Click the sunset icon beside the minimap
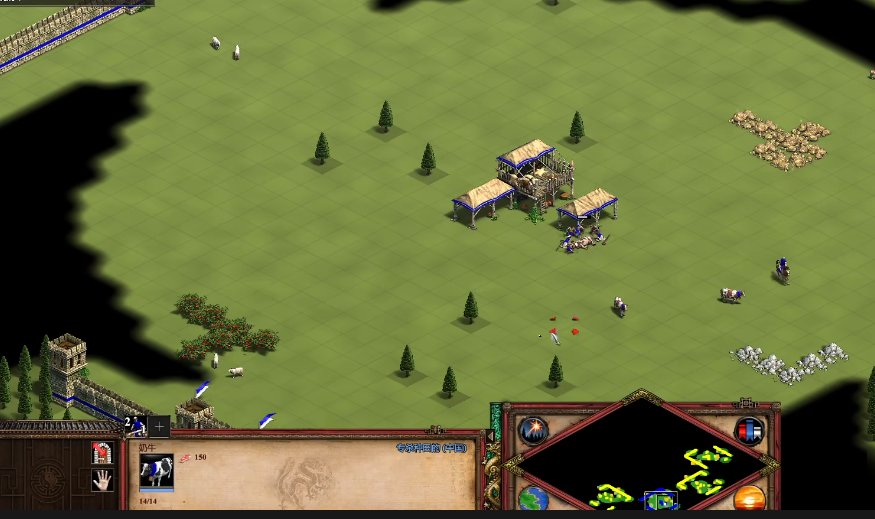This screenshot has width=875, height=519. 749,499
